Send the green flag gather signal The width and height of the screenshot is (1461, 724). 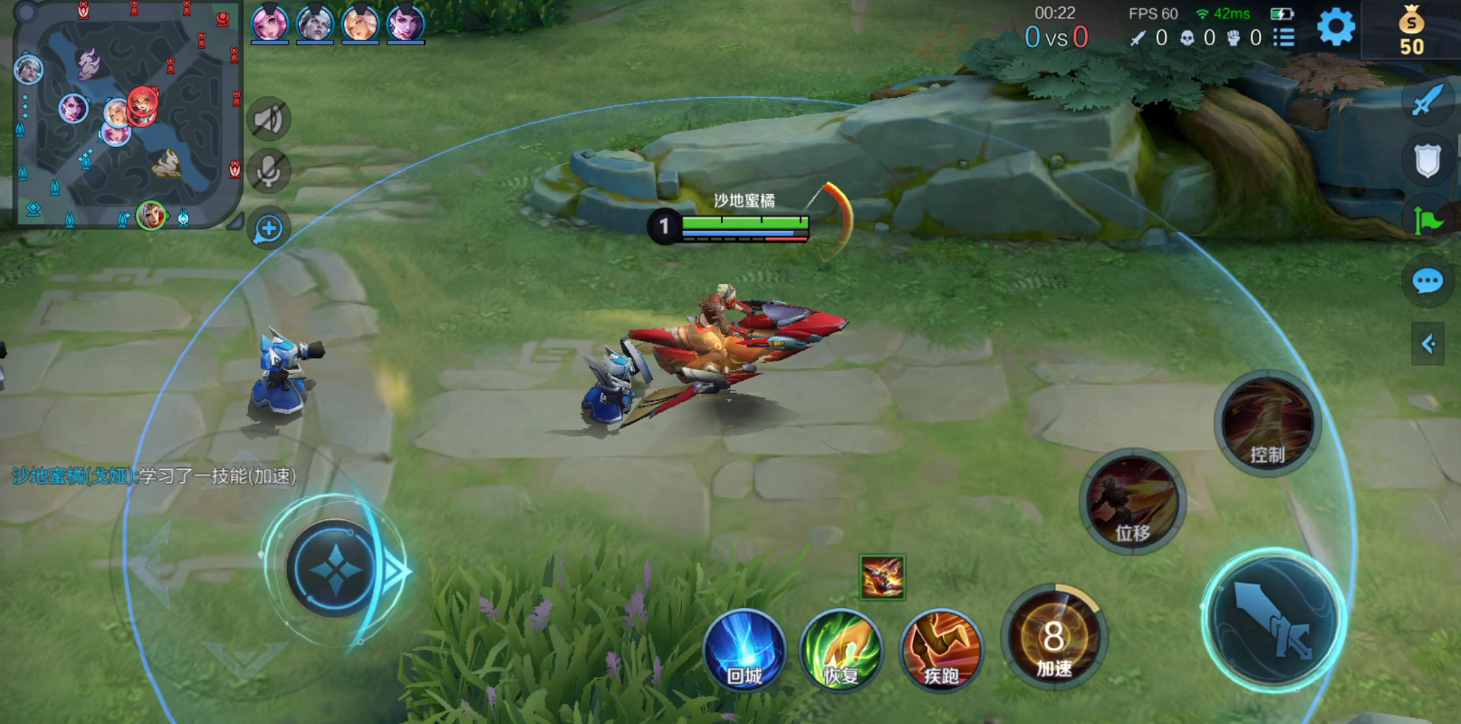(x=1429, y=219)
